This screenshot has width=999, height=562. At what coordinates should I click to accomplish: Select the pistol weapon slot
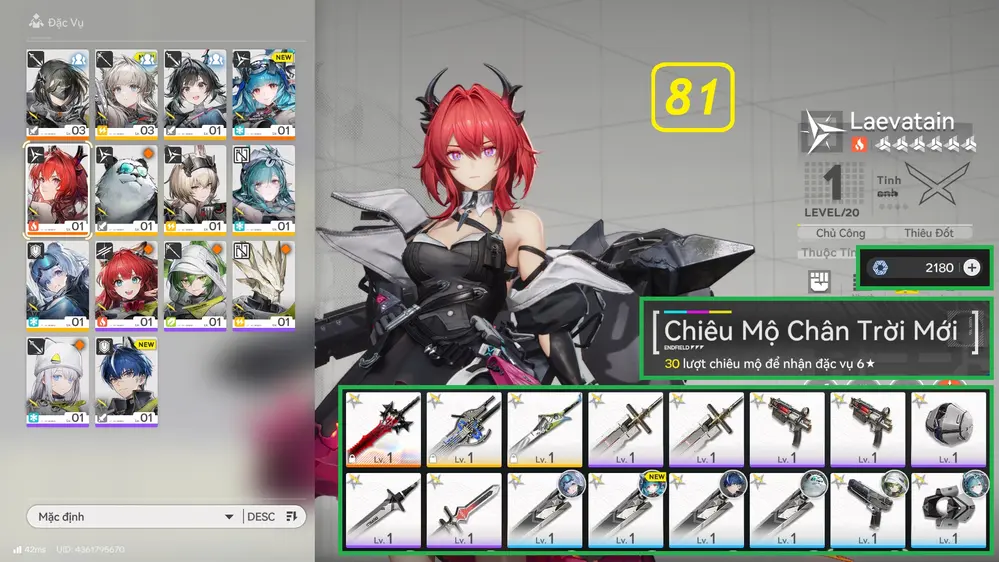point(867,508)
